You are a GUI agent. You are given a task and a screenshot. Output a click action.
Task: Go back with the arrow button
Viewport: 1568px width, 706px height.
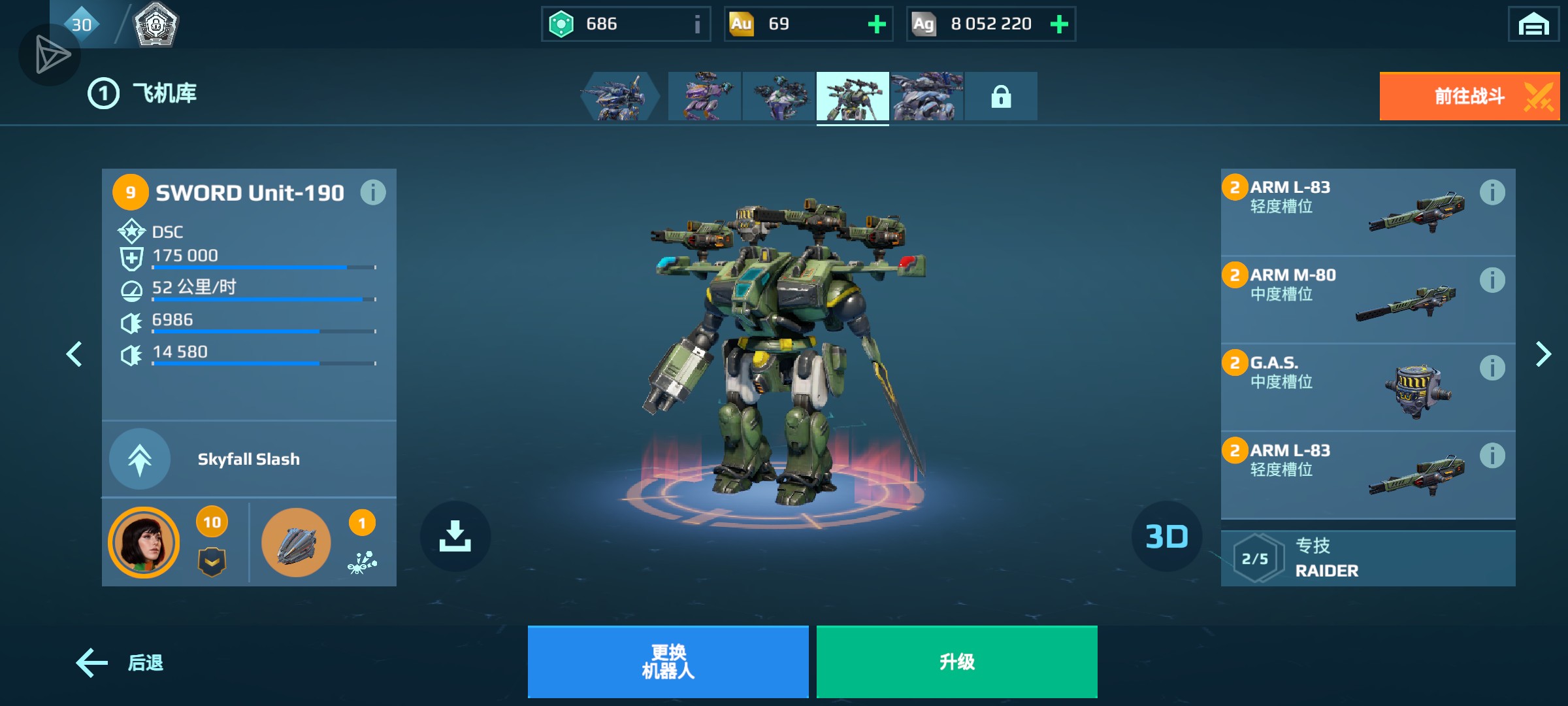click(120, 663)
